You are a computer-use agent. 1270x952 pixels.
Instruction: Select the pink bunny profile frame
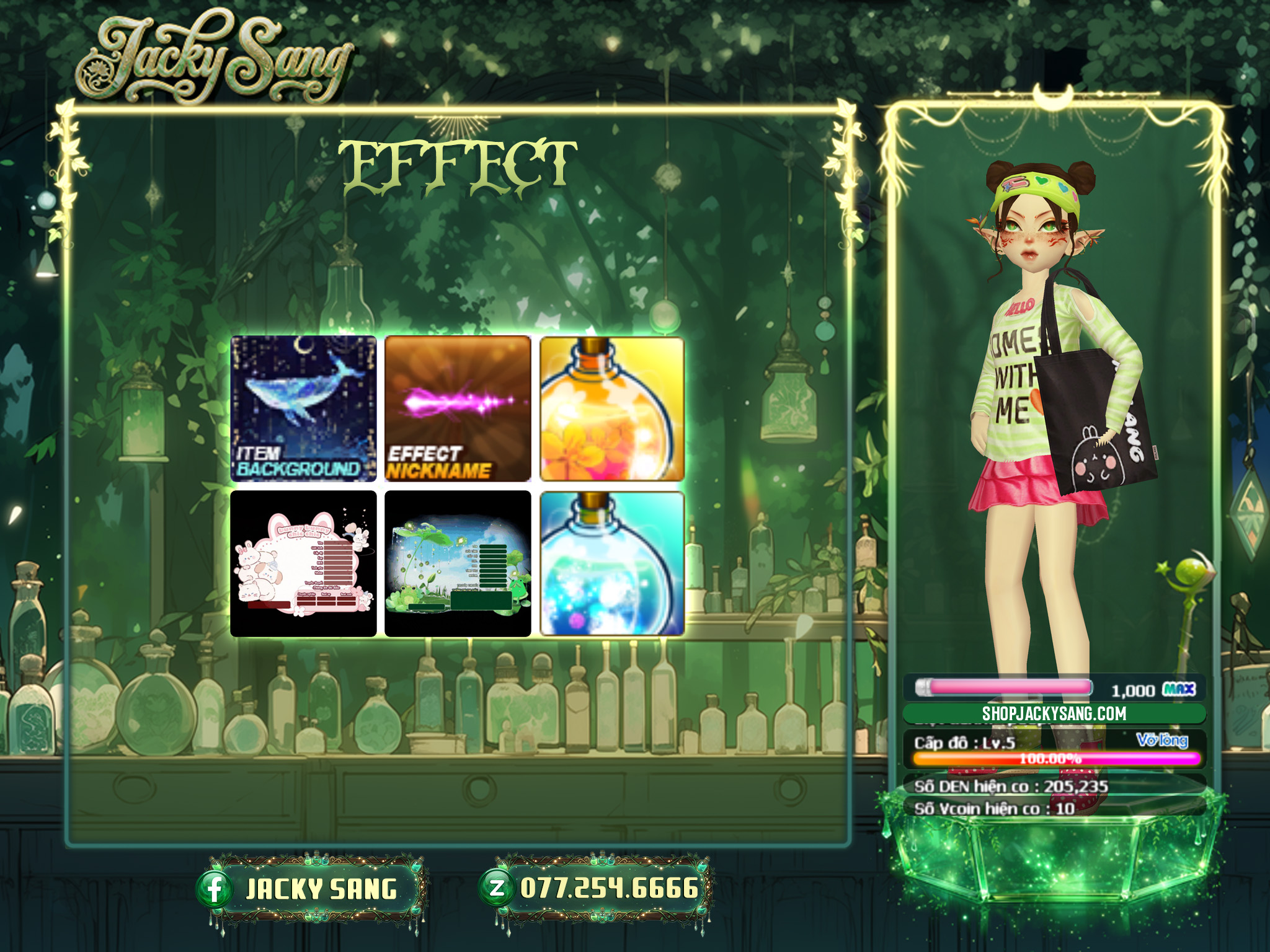[303, 563]
